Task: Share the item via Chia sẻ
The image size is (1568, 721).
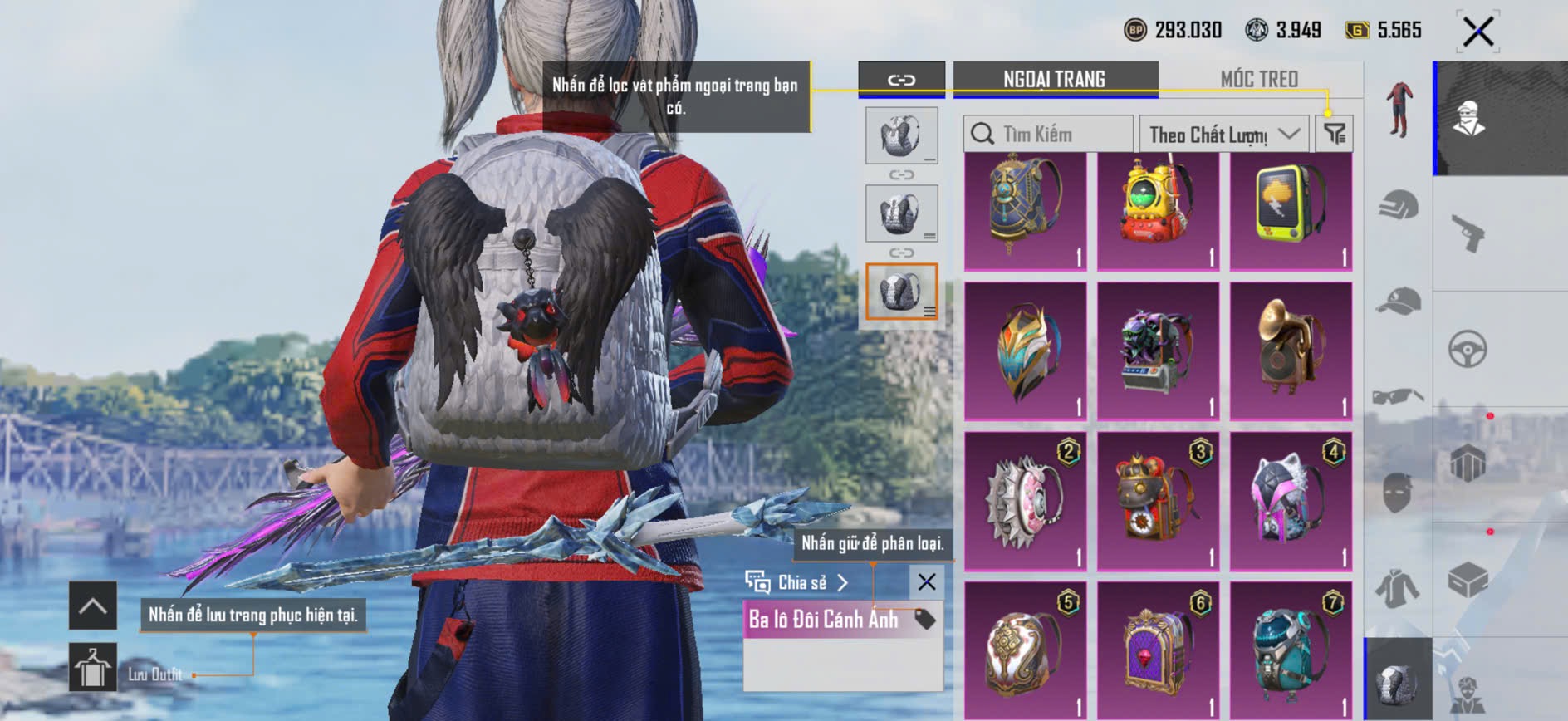Action: tap(797, 582)
